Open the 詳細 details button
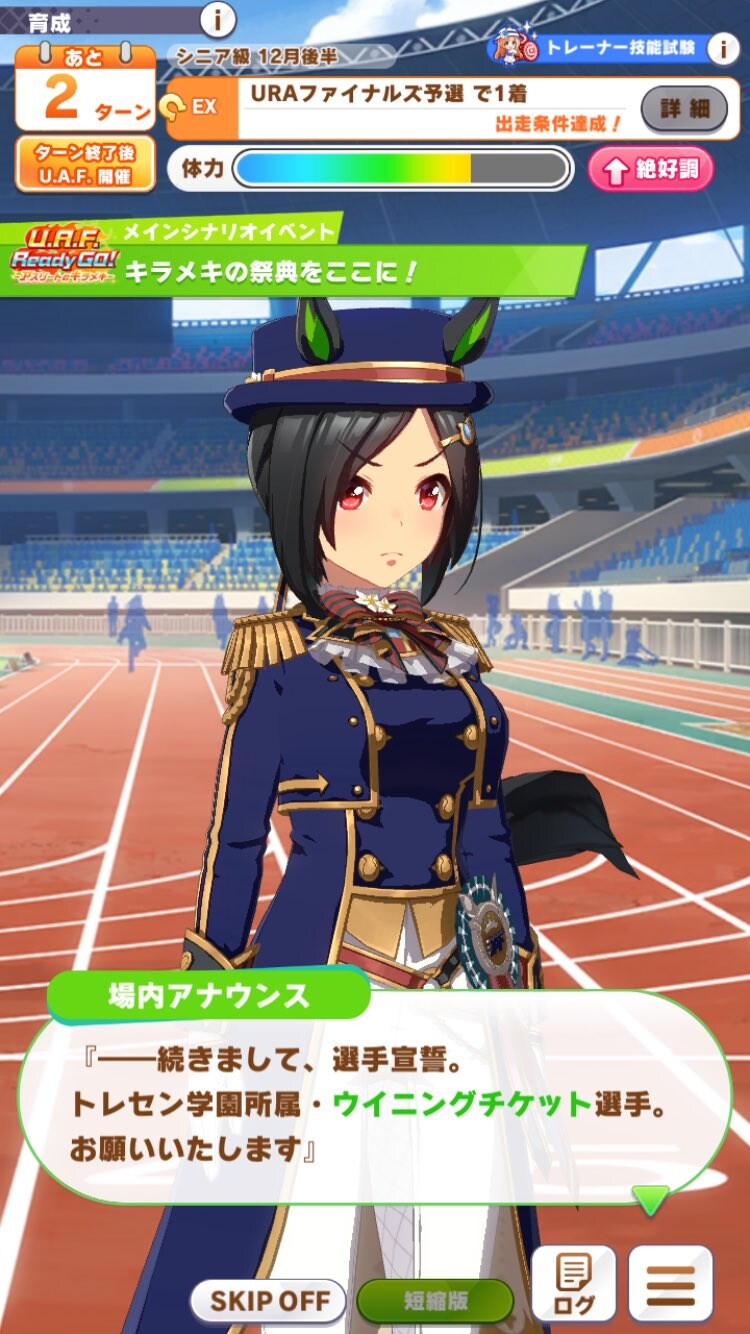The width and height of the screenshot is (750, 1334). (684, 108)
